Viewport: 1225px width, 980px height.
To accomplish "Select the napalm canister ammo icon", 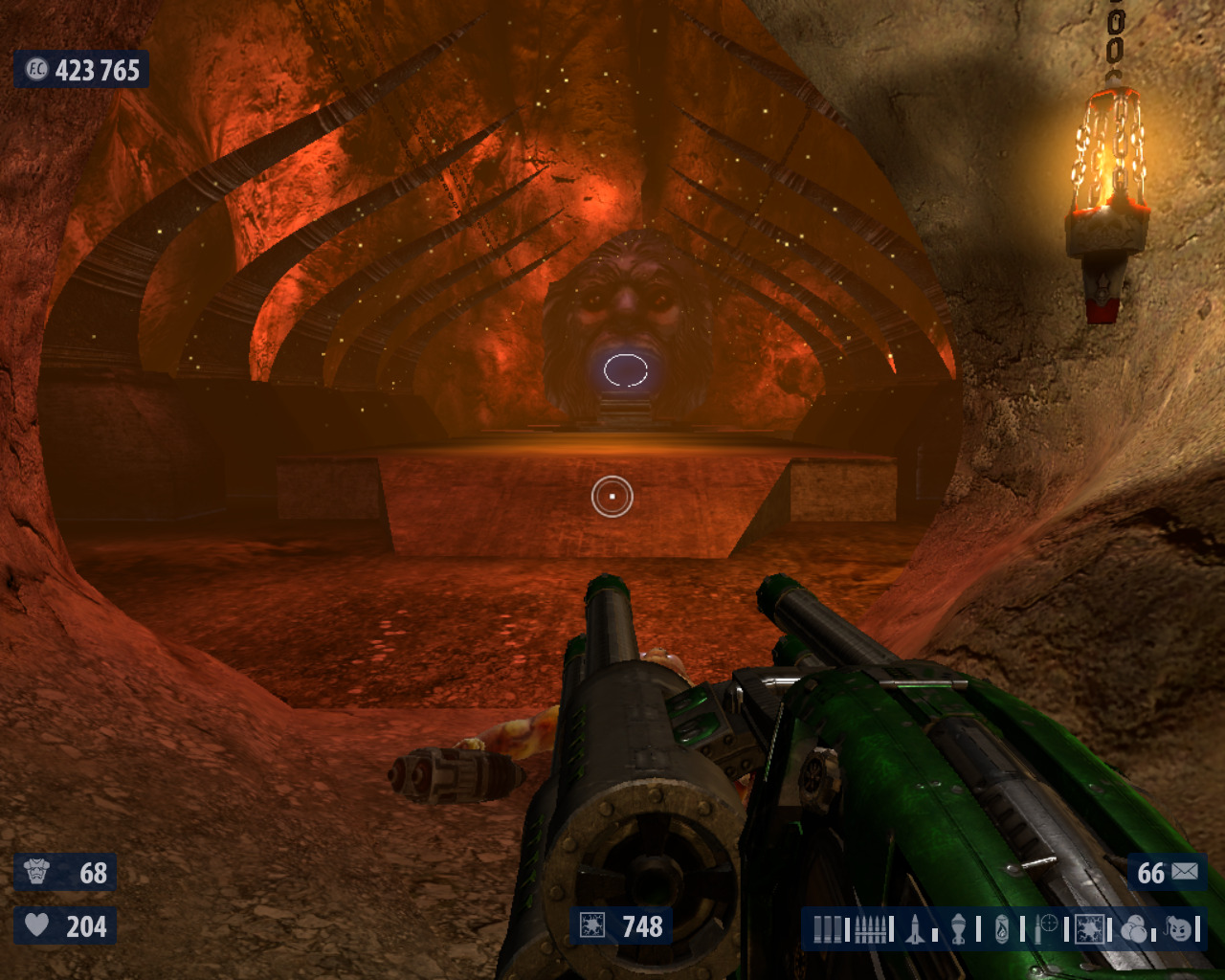I will coord(1002,928).
